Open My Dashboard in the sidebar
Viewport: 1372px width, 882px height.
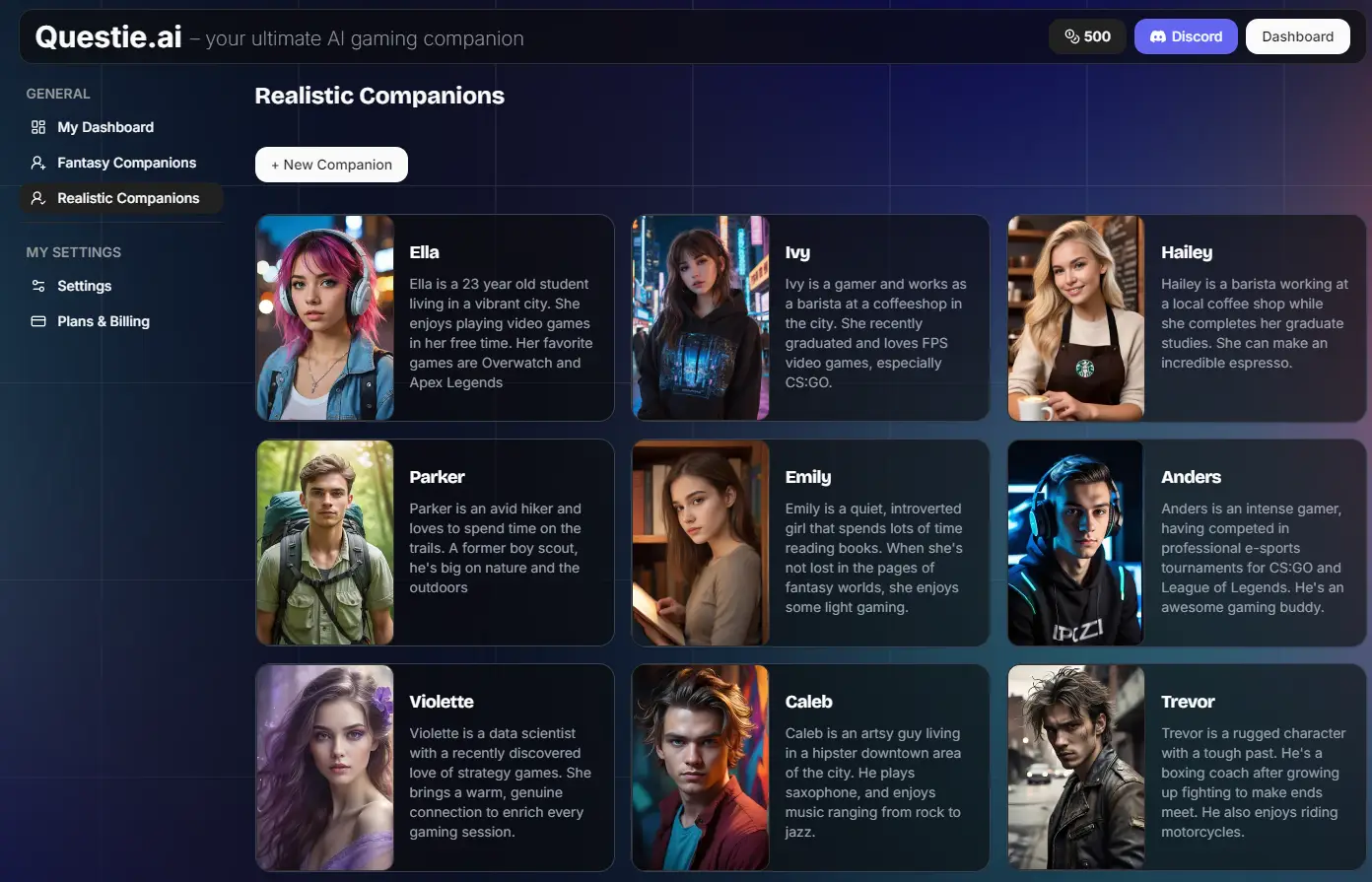pyautogui.click(x=105, y=127)
